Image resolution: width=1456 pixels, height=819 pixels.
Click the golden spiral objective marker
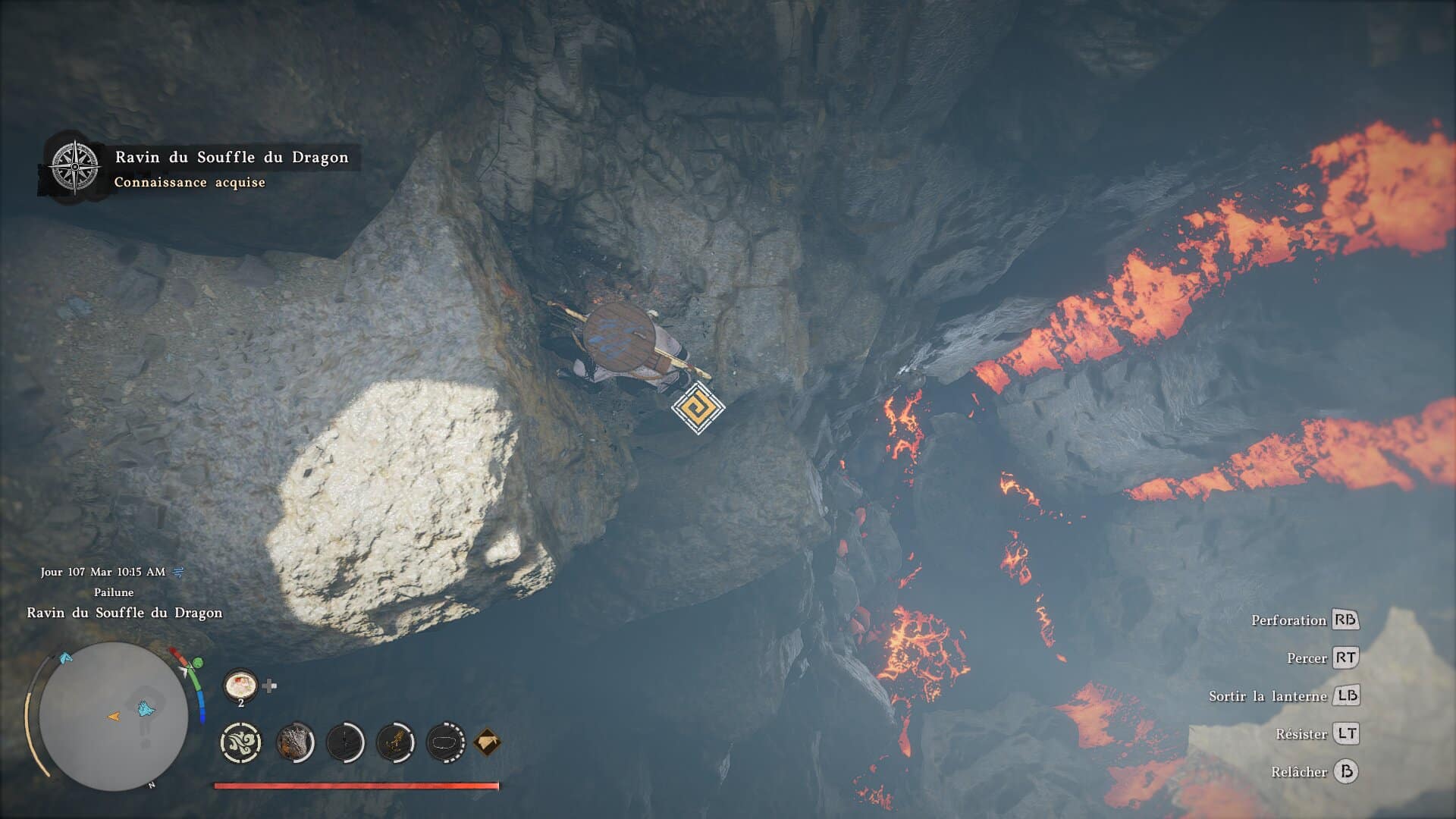pos(698,408)
